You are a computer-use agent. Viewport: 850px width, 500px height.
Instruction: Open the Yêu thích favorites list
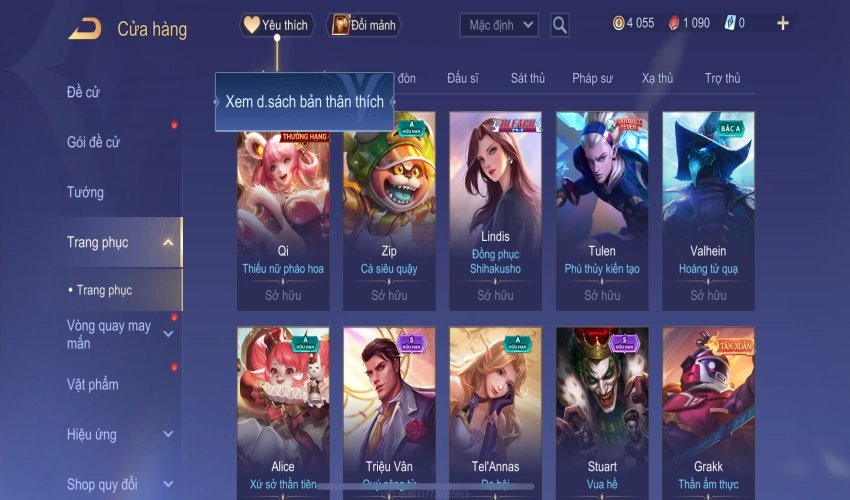[x=277, y=25]
